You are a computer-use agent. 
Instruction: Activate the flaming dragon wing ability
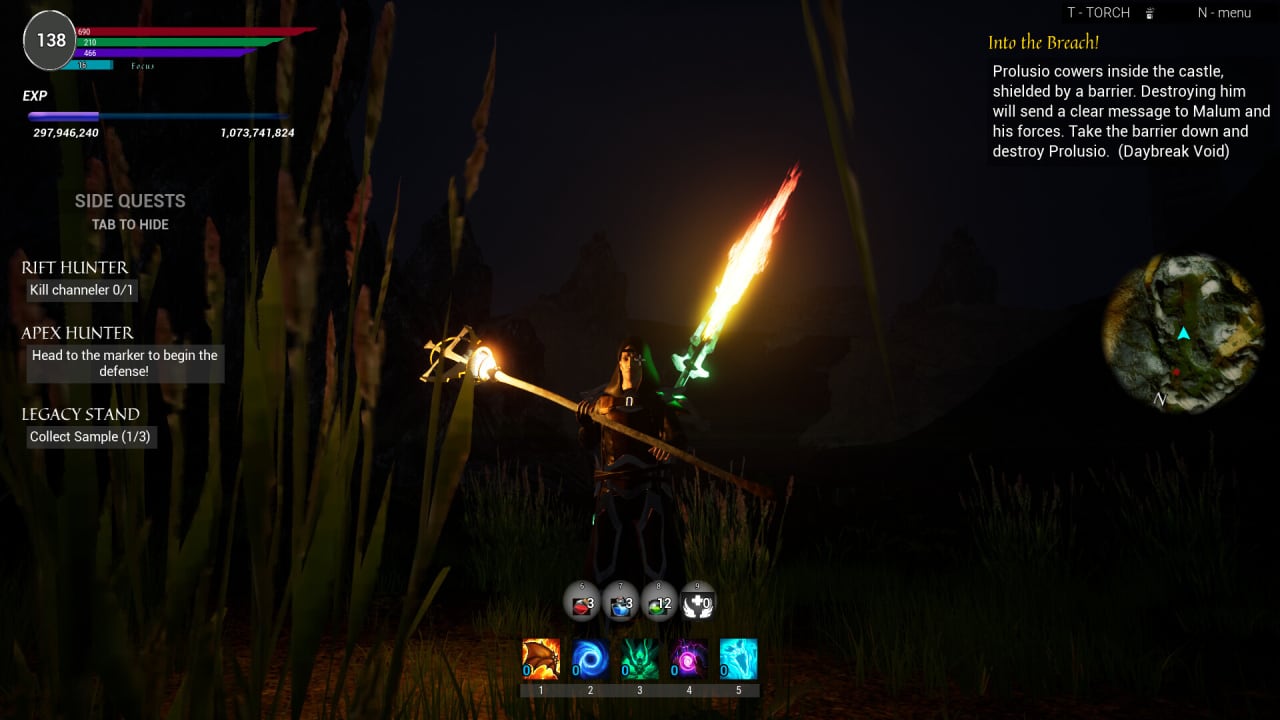(541, 660)
